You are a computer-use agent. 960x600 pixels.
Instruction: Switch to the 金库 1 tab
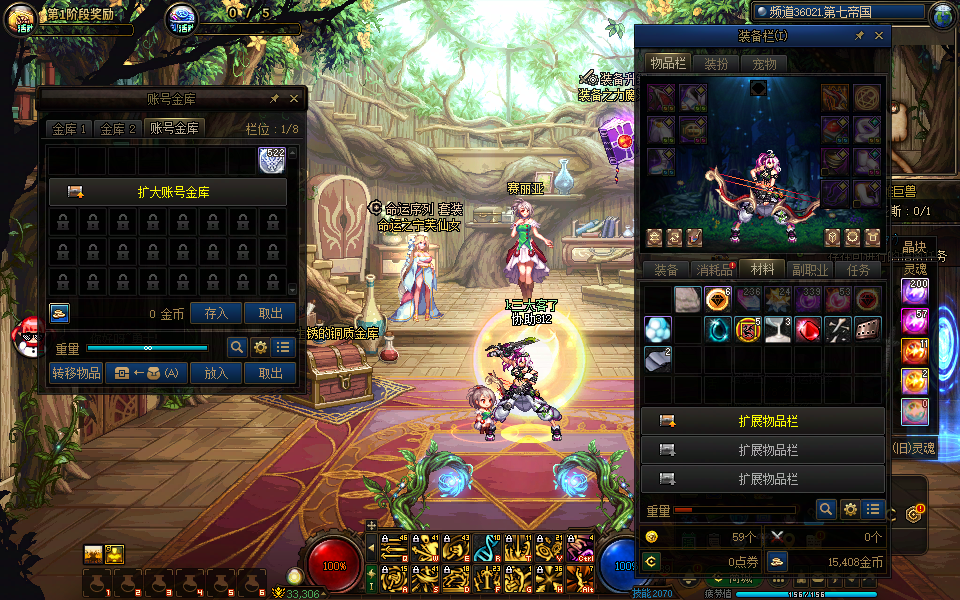(70, 128)
